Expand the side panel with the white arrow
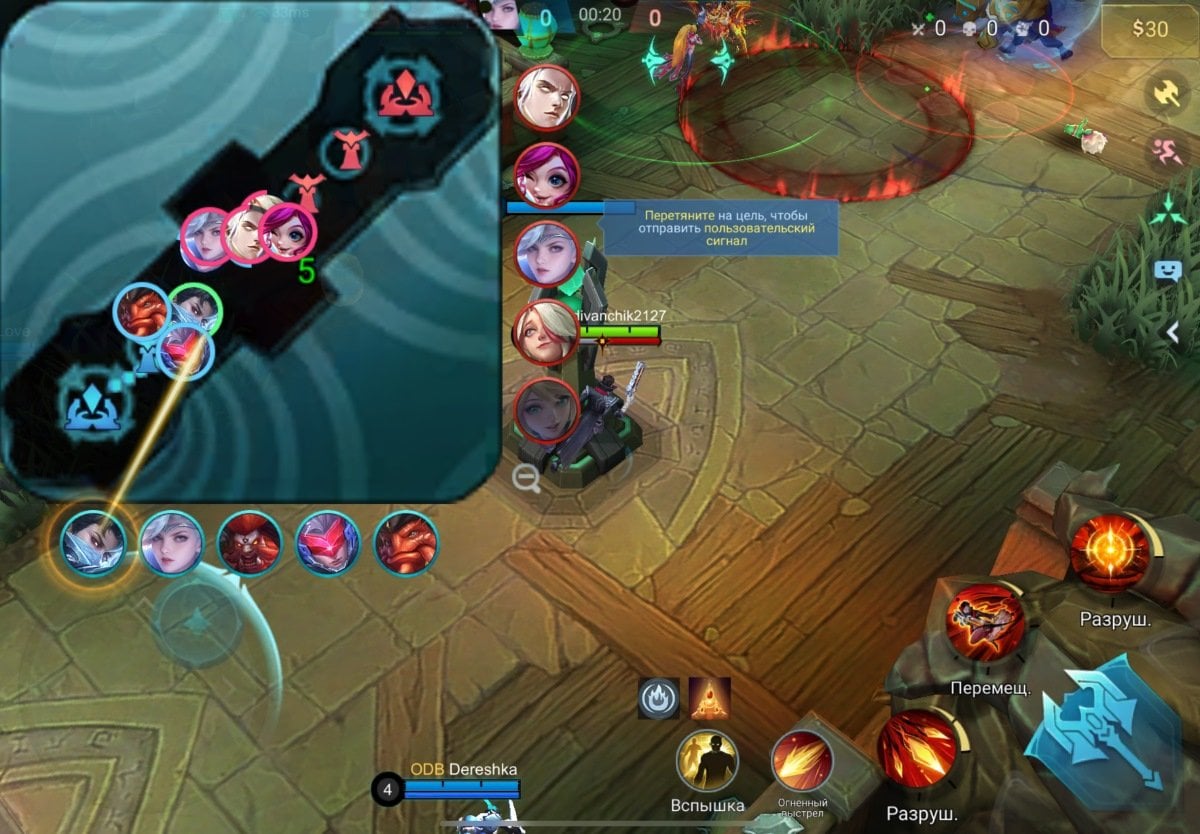1200x834 pixels. pyautogui.click(x=1174, y=333)
